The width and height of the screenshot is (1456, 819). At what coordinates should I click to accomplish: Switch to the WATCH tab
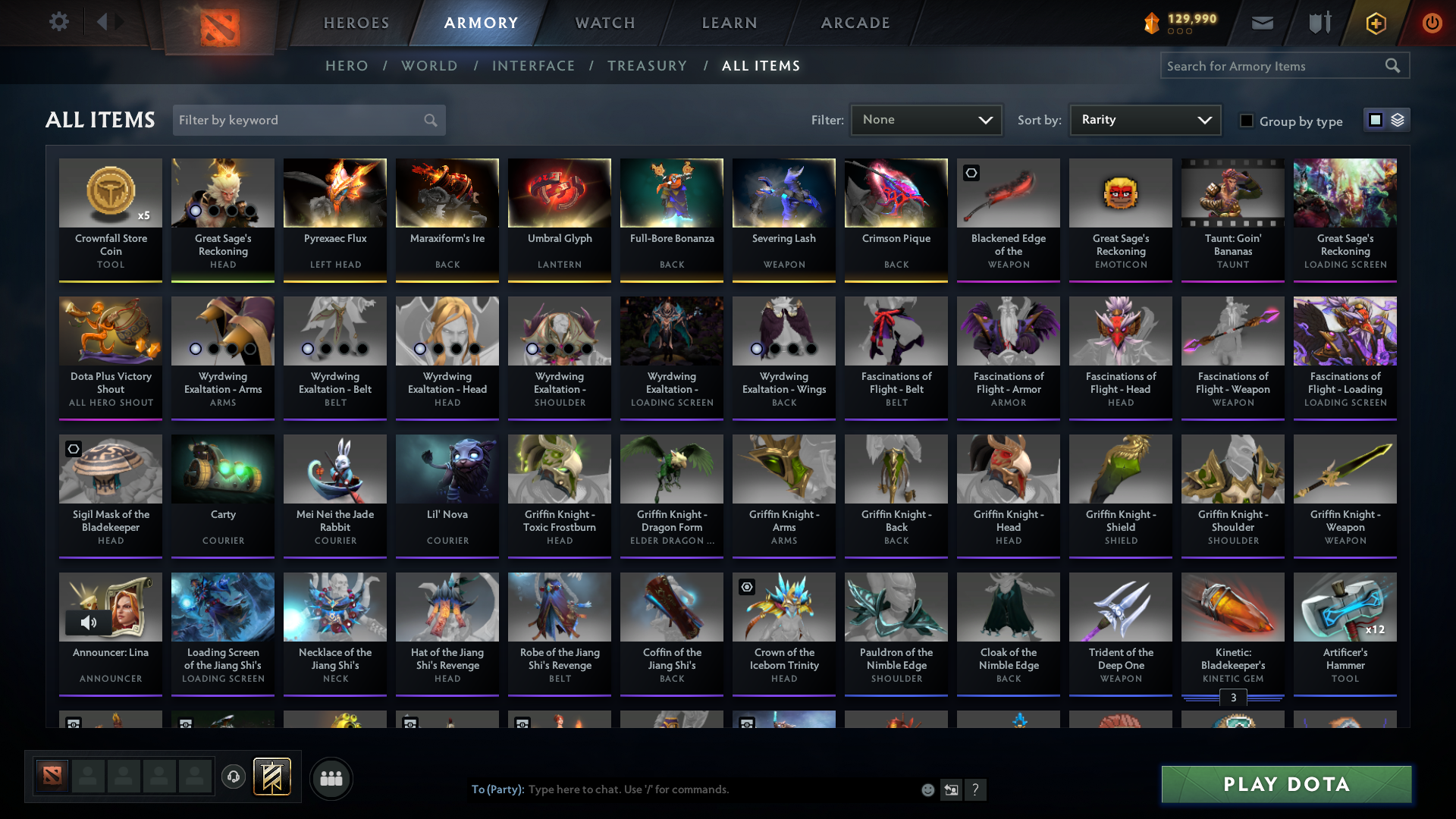click(604, 23)
